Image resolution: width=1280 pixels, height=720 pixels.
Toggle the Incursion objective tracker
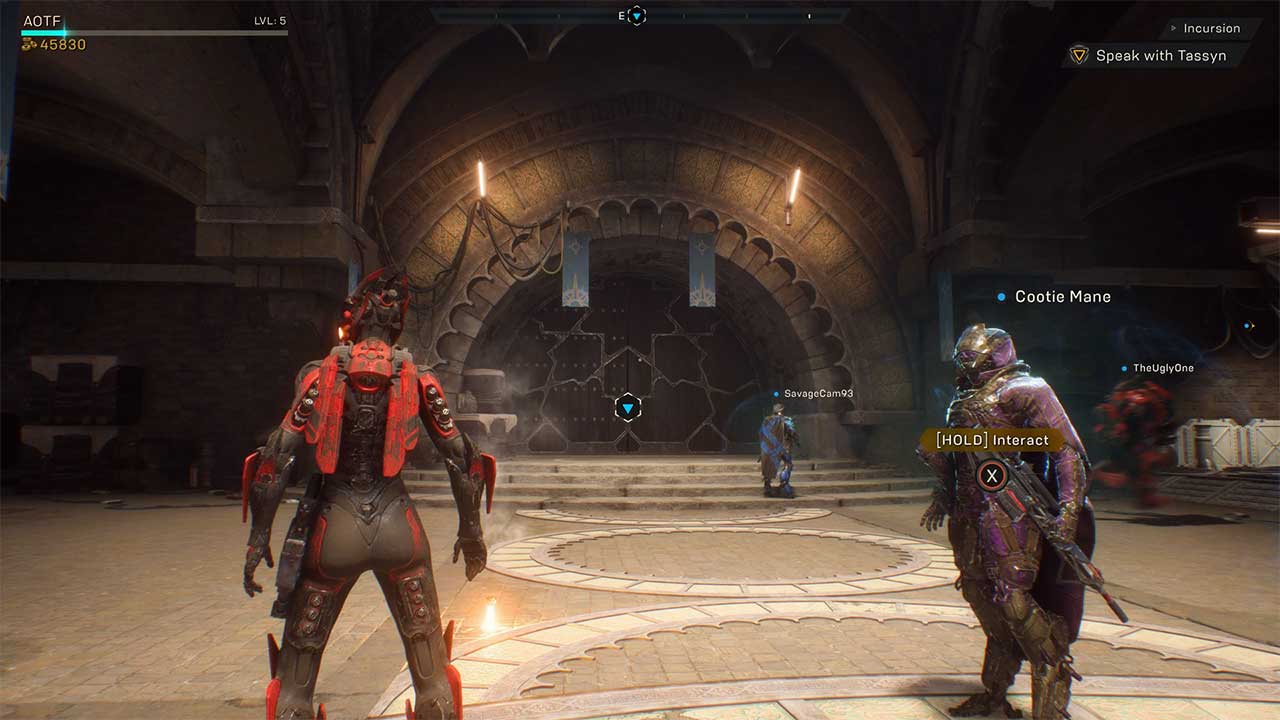point(1210,28)
